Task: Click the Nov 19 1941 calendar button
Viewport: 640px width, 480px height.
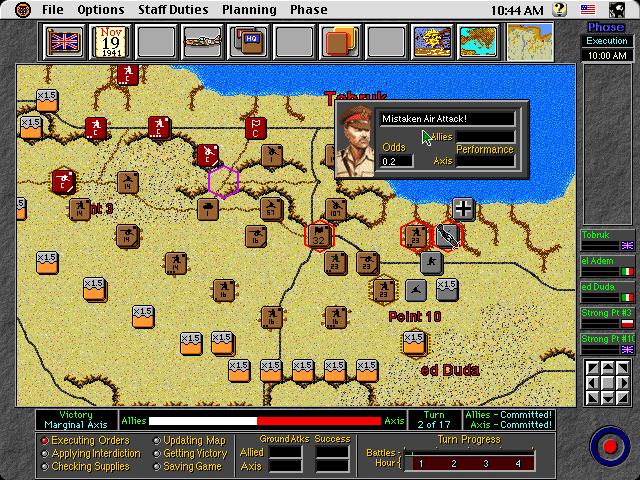Action: (x=110, y=43)
